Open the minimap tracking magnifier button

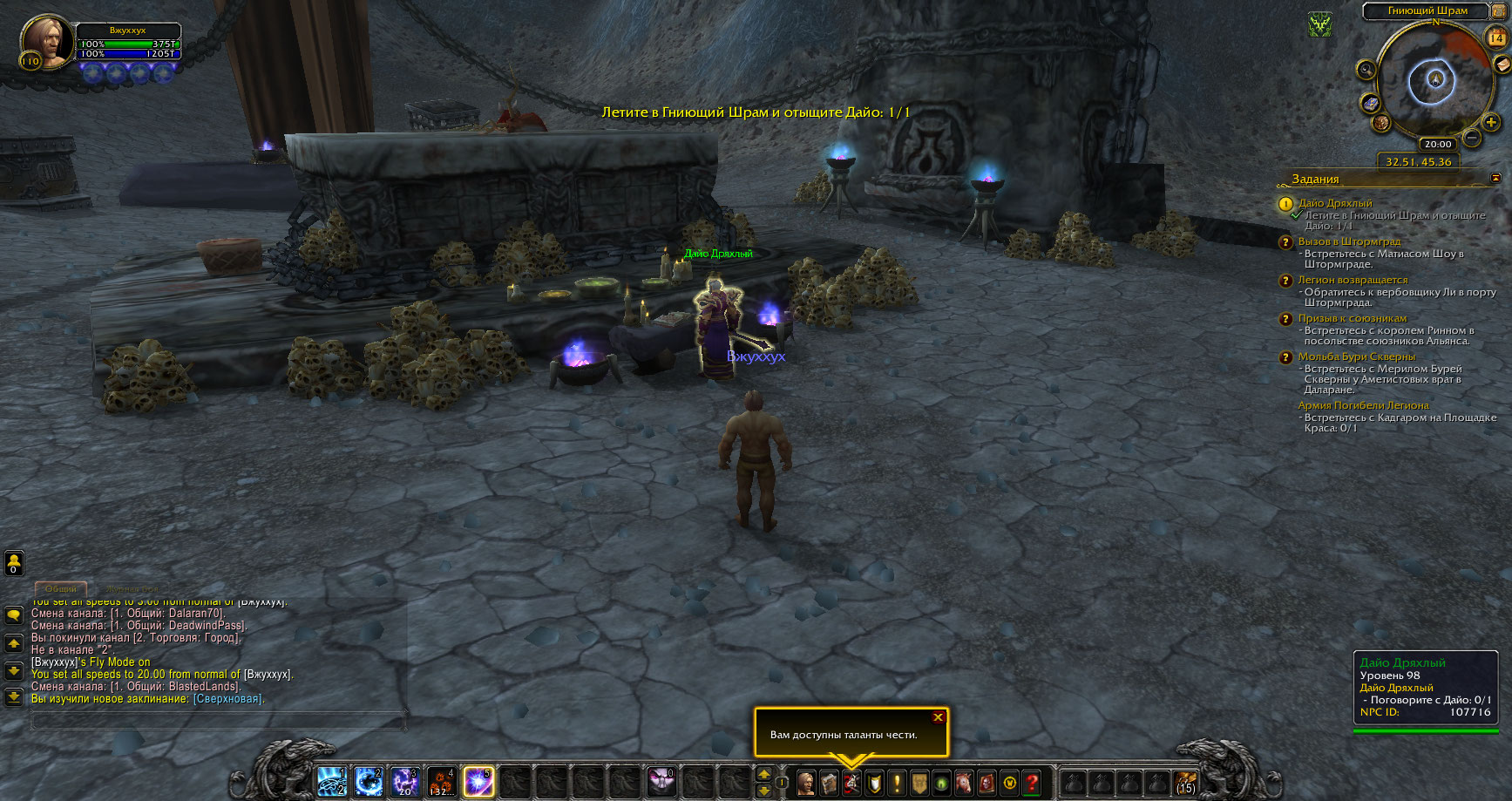(1366, 71)
